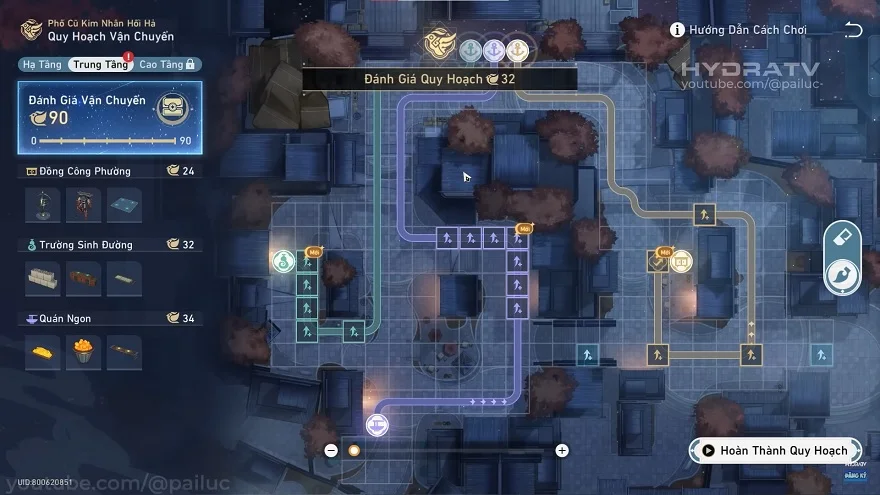Choose the basket of oranges goods slot

pos(83,351)
